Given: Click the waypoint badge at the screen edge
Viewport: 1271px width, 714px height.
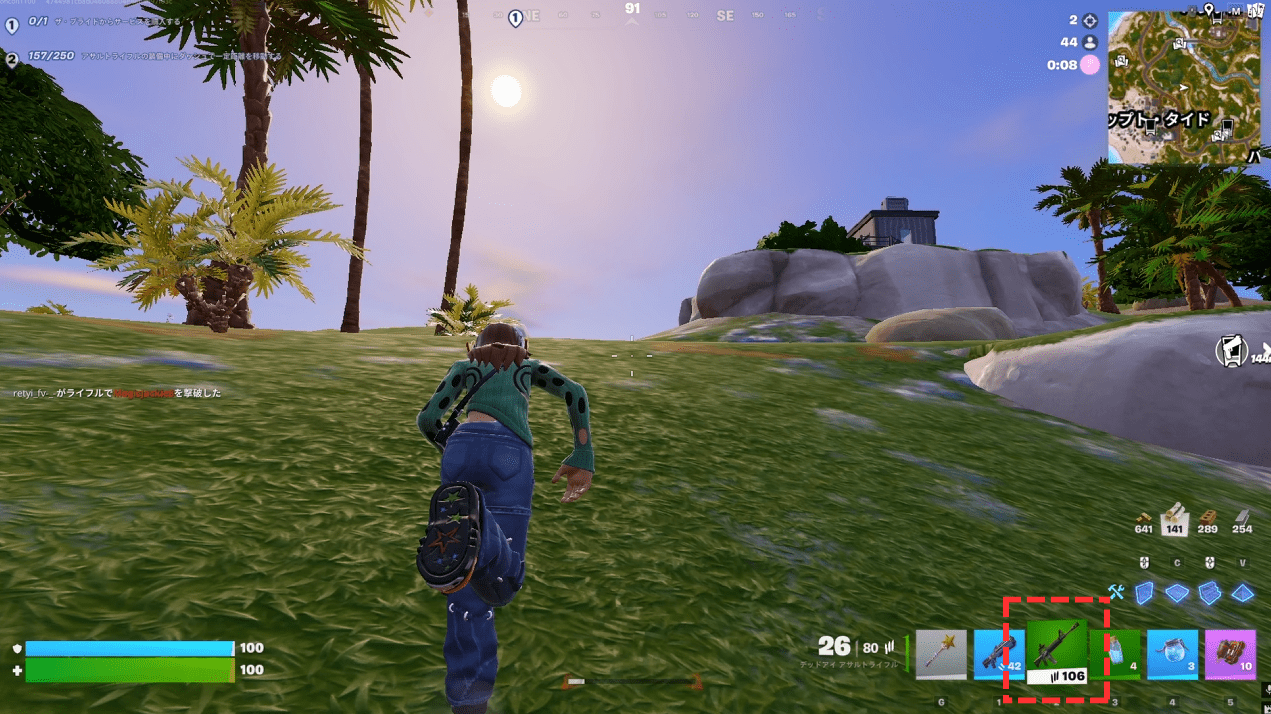Looking at the screenshot, I should point(1231,350).
